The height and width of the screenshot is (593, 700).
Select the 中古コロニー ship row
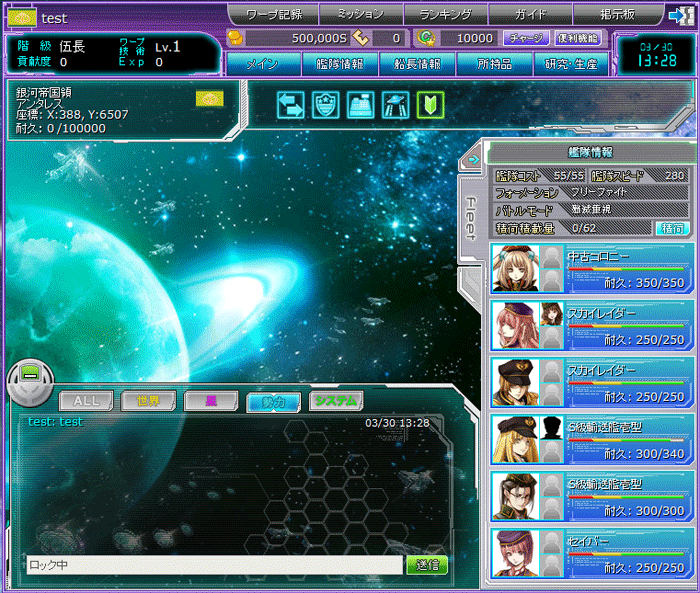(590, 268)
